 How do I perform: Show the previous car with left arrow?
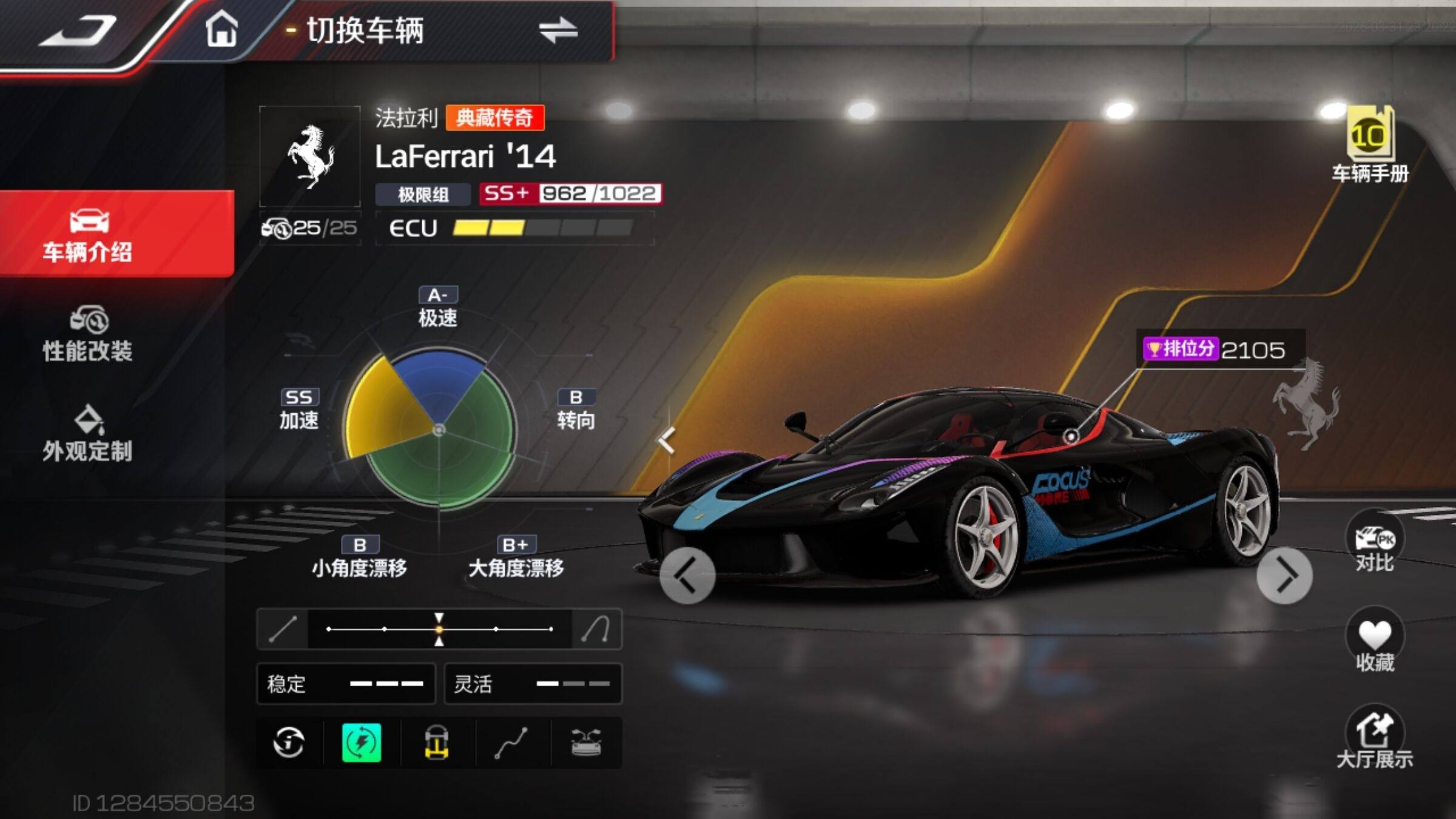tap(687, 576)
